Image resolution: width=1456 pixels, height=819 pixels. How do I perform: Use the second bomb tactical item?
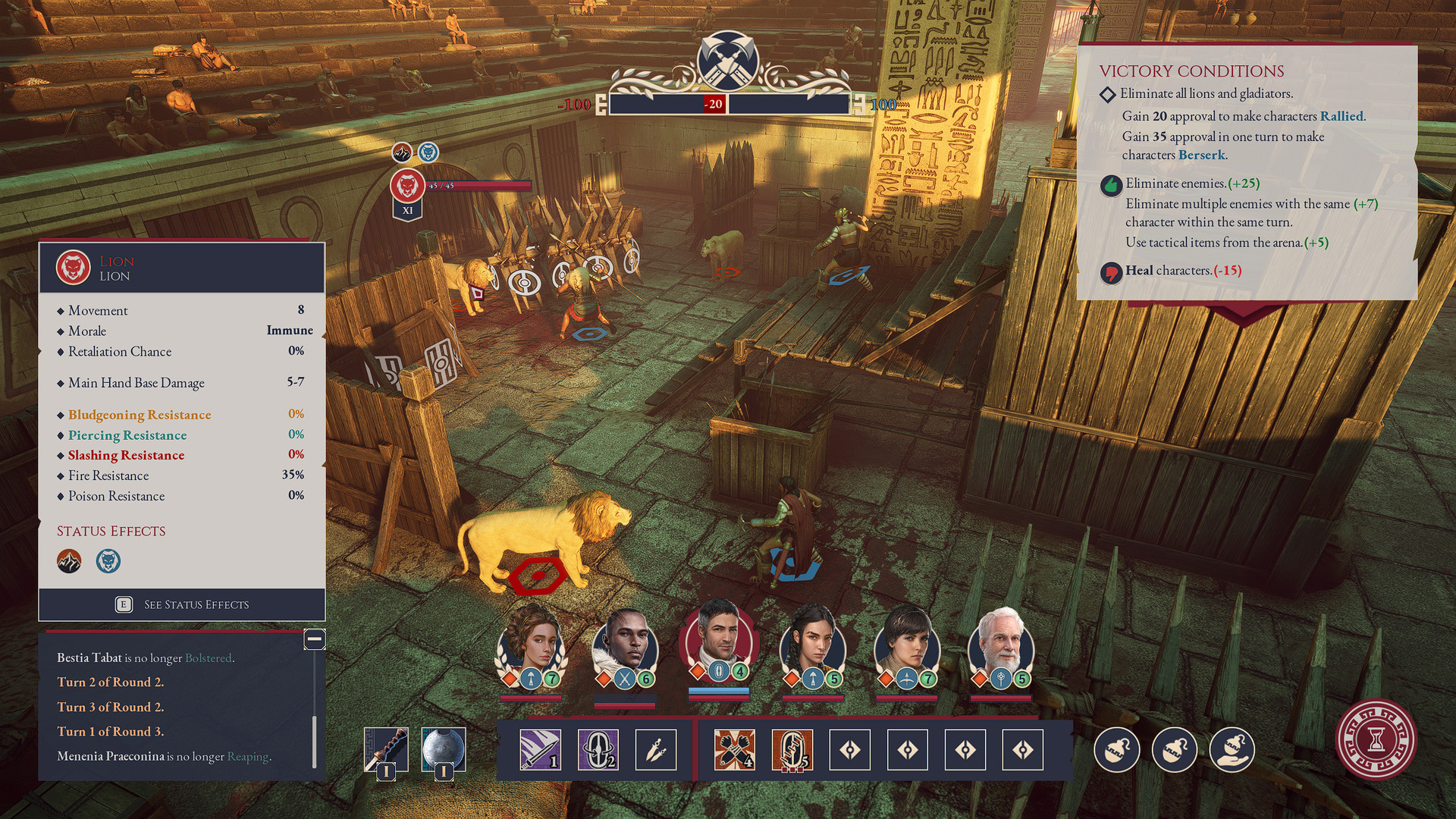(x=1175, y=750)
